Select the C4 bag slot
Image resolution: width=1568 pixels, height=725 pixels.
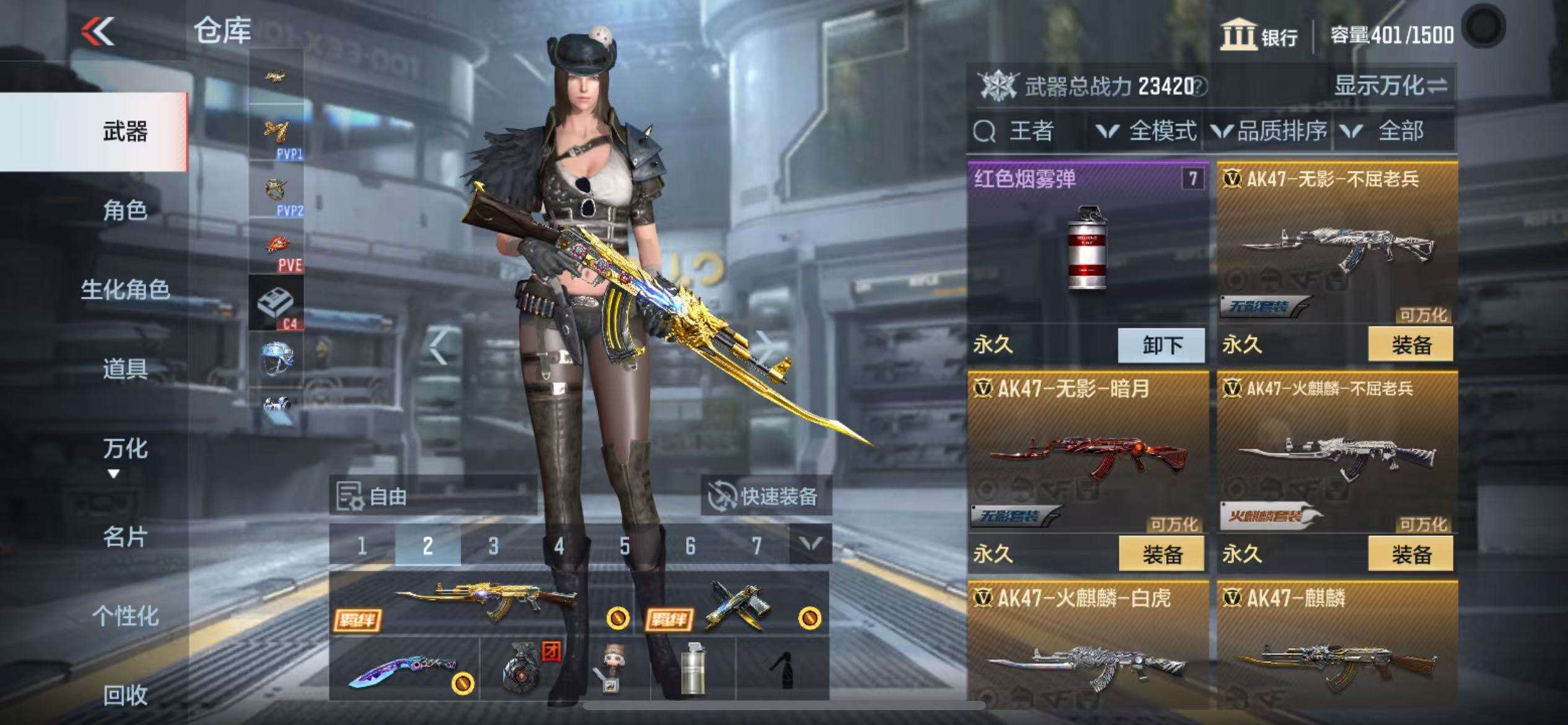[276, 304]
